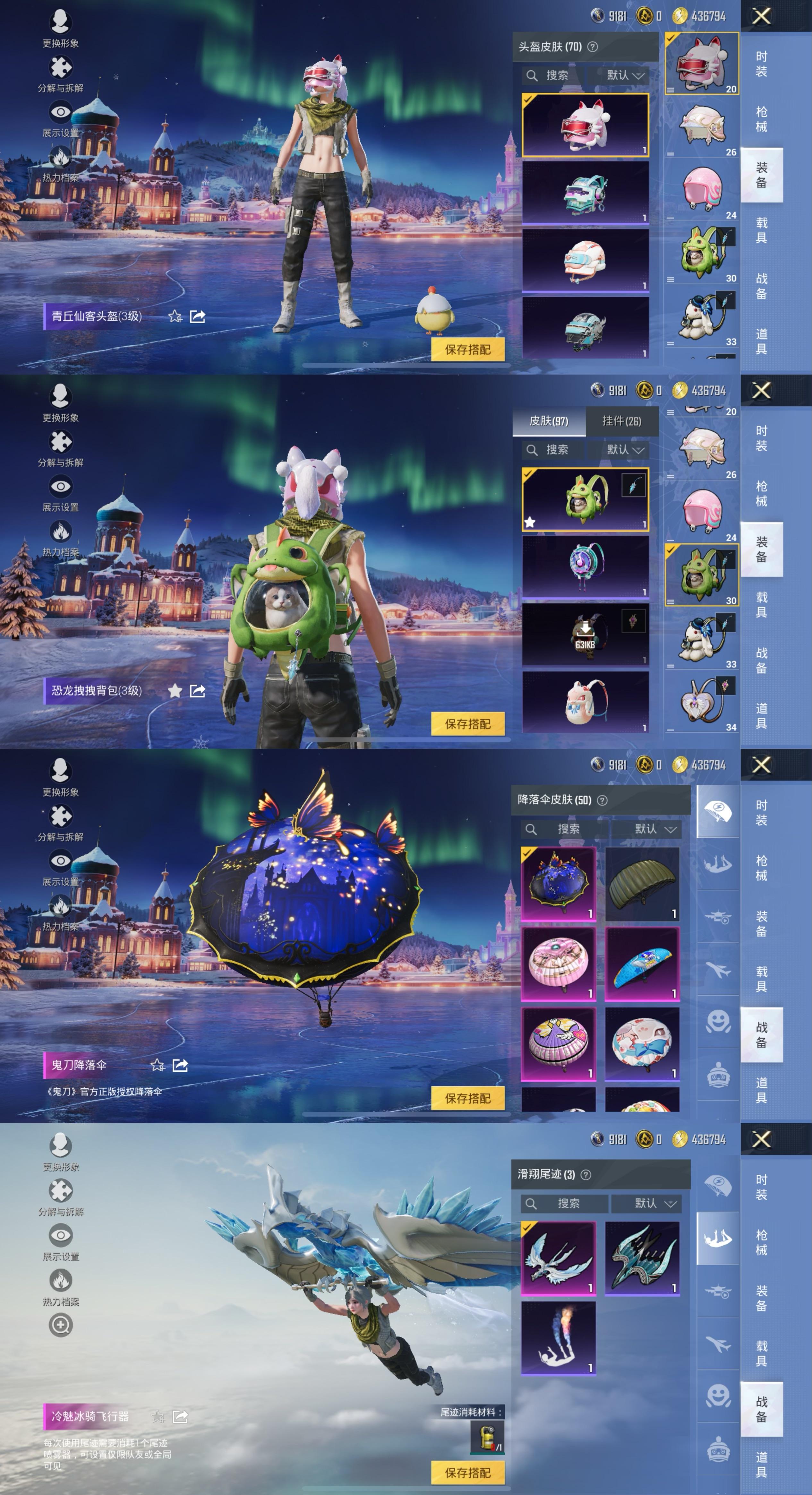Share the 鬼刀降落伞 skin

click(x=180, y=1065)
